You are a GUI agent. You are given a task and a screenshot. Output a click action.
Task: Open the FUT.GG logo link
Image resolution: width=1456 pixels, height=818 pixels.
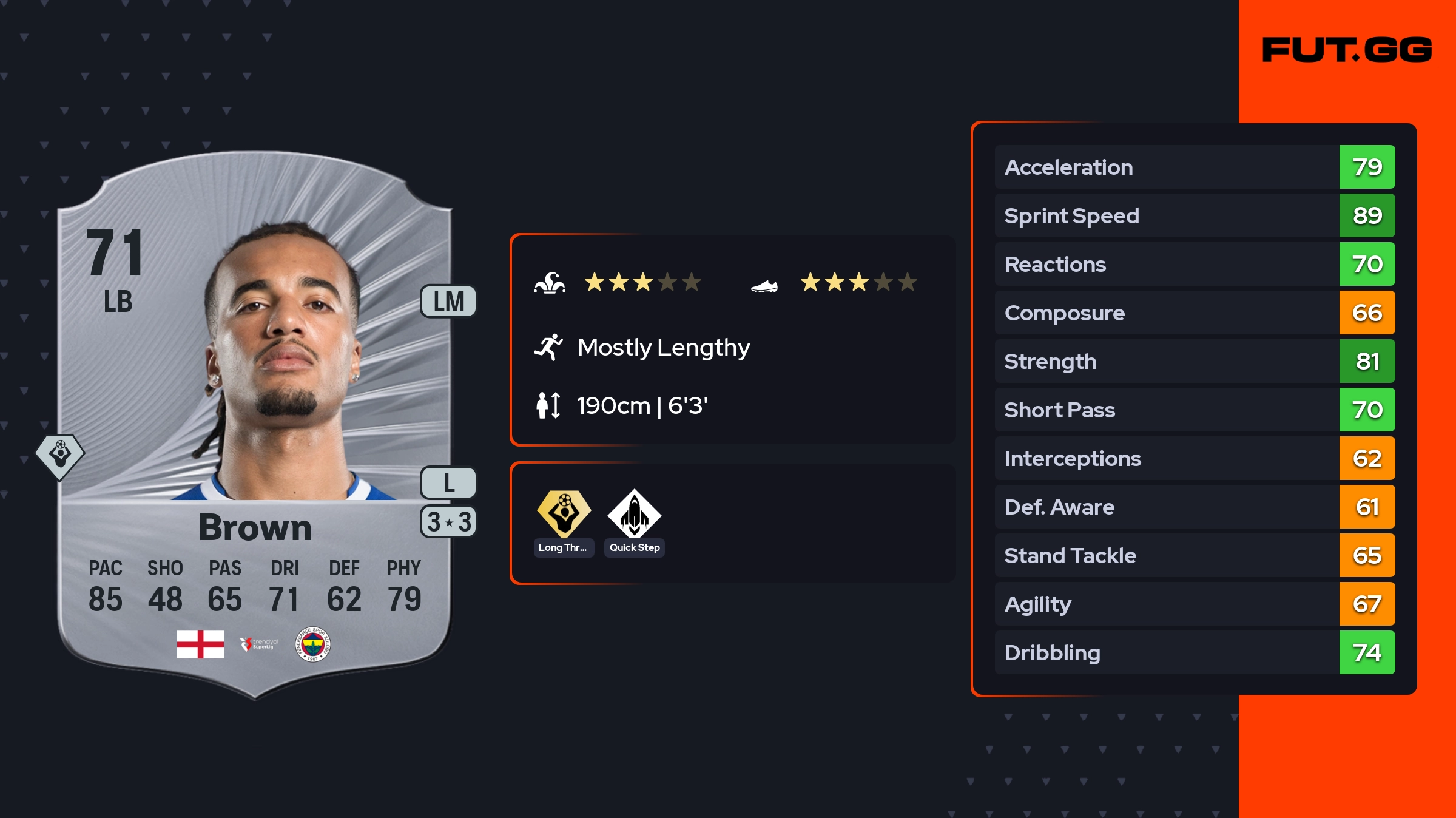coord(1347,50)
